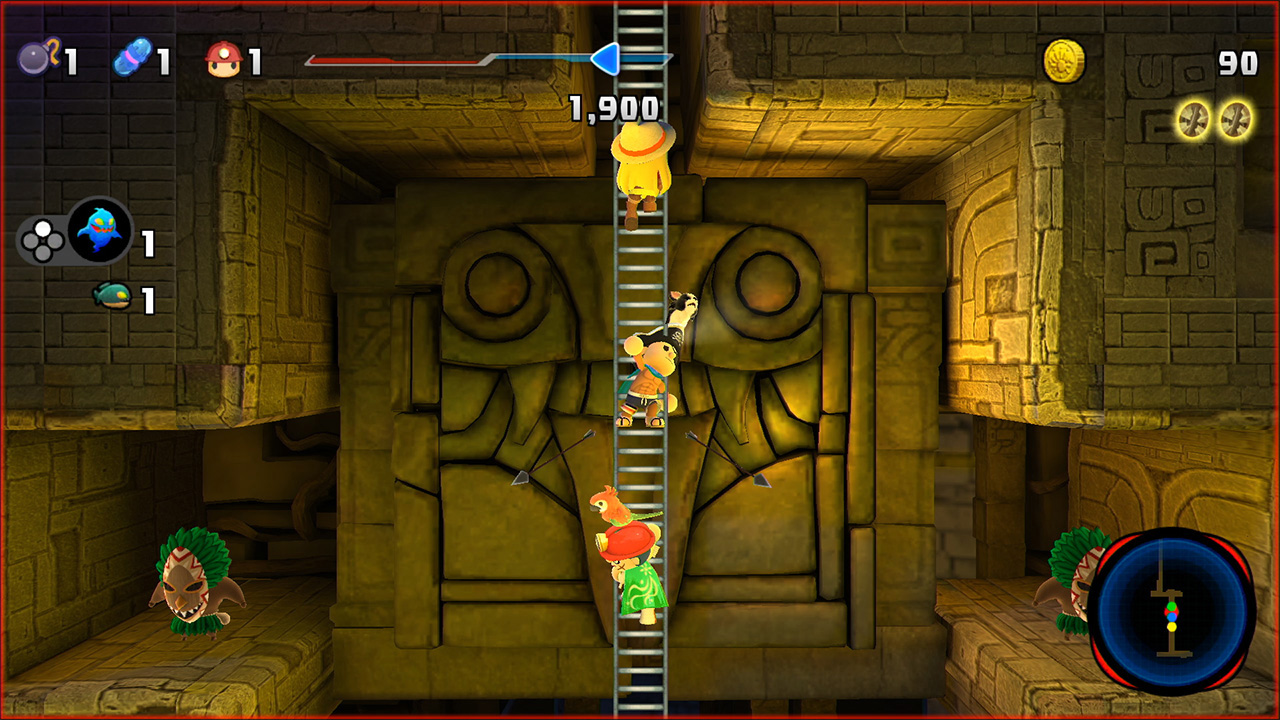Image resolution: width=1280 pixels, height=720 pixels.
Task: Select the yellow-hatted climber at the ladder top
Action: tap(640, 170)
